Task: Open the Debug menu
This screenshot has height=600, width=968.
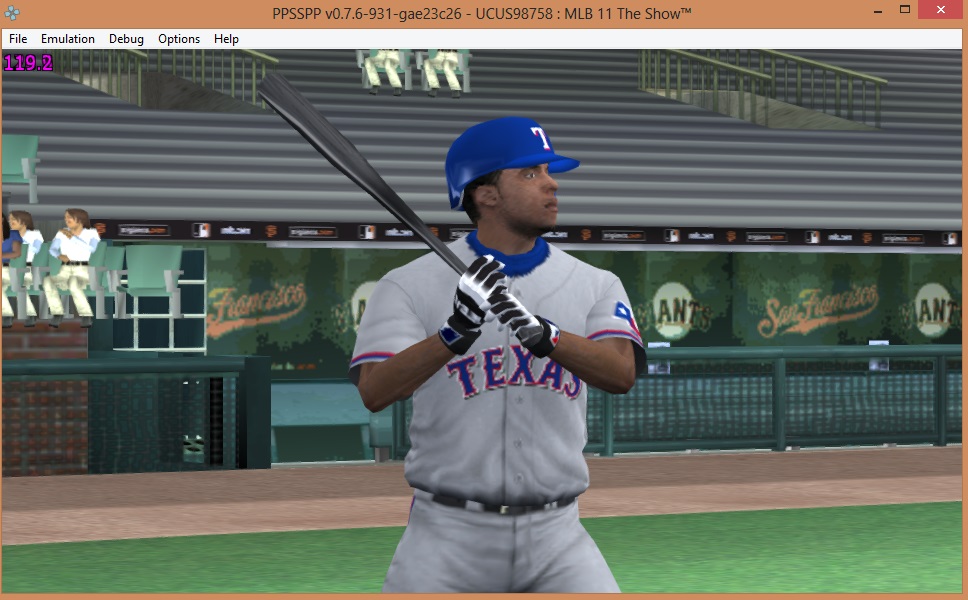Action: 126,39
